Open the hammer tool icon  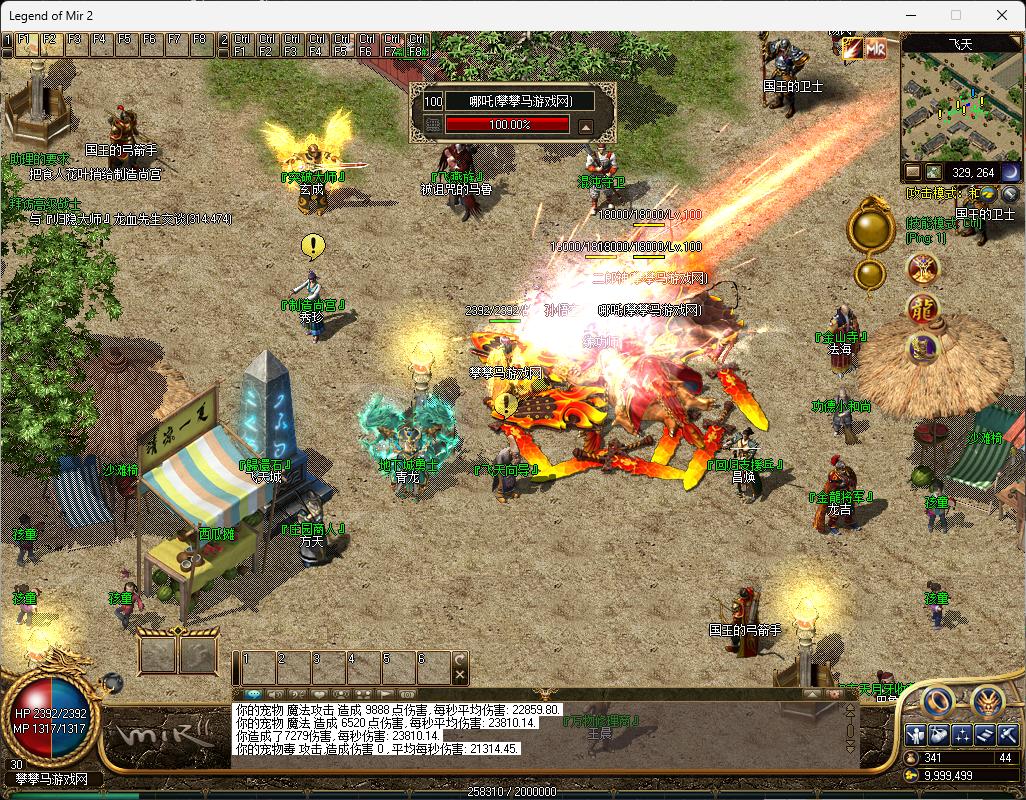point(1008,736)
